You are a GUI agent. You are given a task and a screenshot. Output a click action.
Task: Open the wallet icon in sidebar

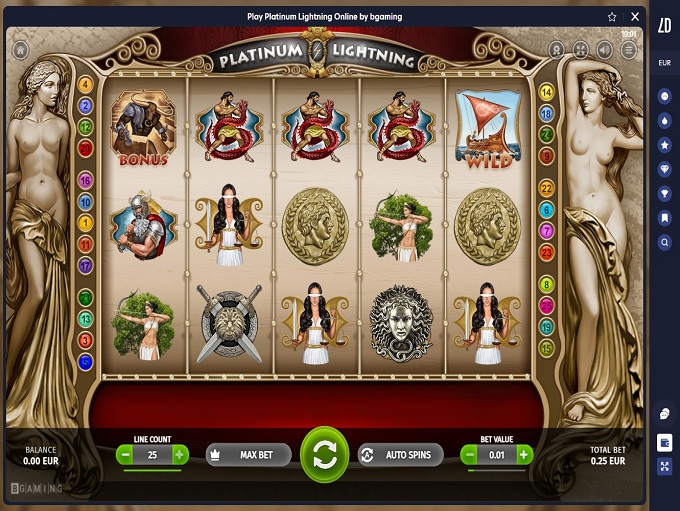click(x=665, y=441)
